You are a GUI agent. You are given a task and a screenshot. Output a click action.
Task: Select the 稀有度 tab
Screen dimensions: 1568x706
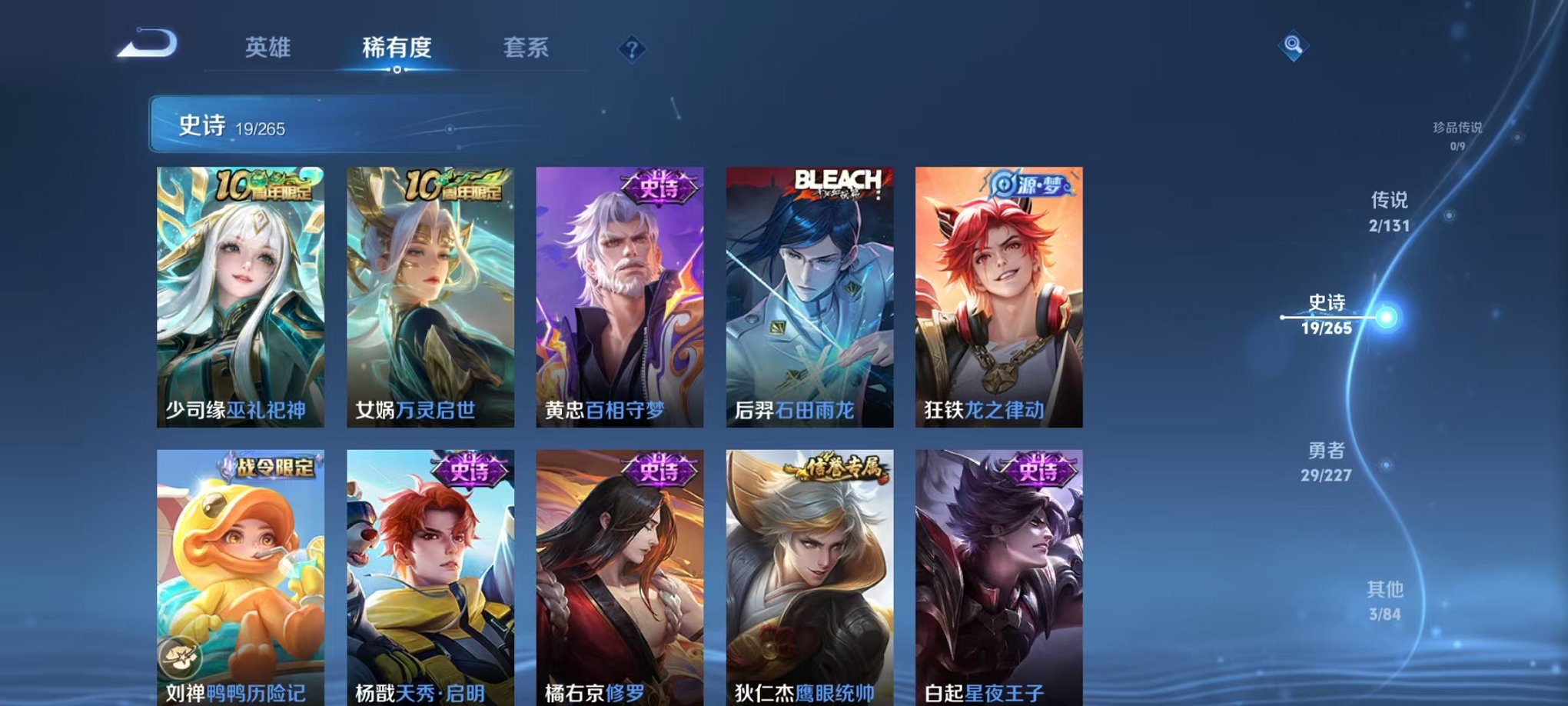pyautogui.click(x=397, y=48)
